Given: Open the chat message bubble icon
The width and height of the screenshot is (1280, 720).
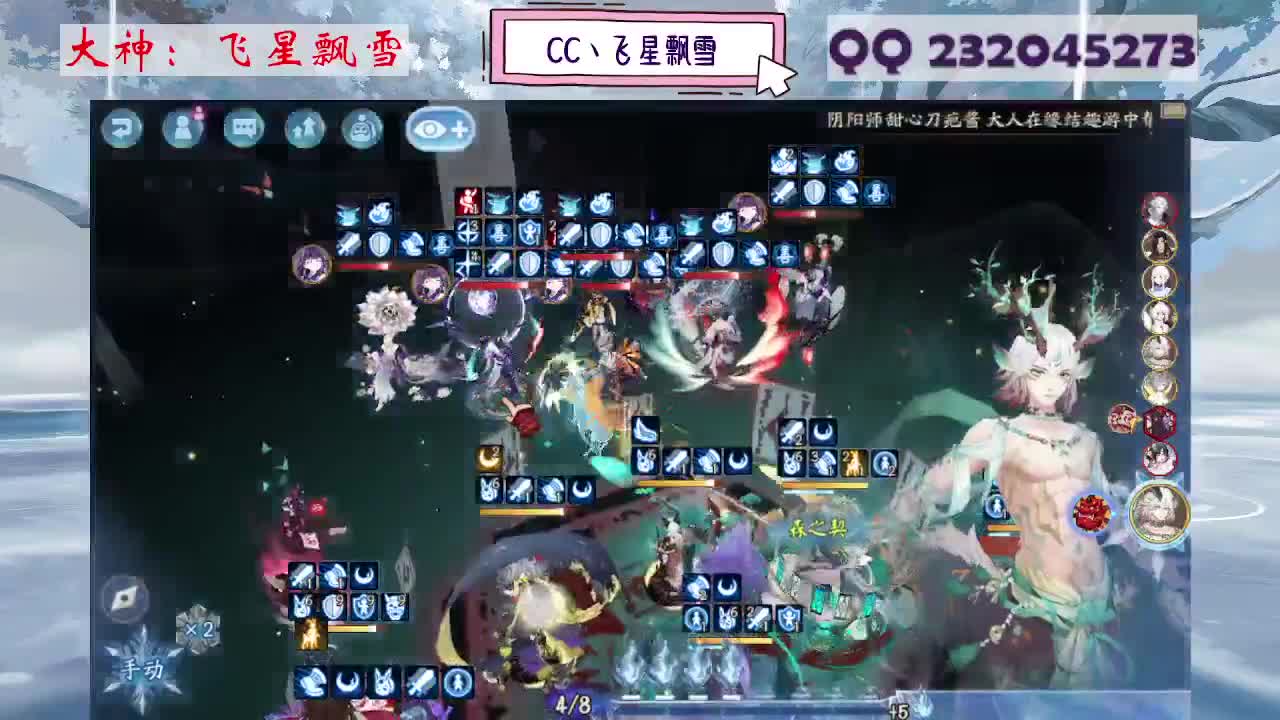Looking at the screenshot, I should pyautogui.click(x=243, y=130).
